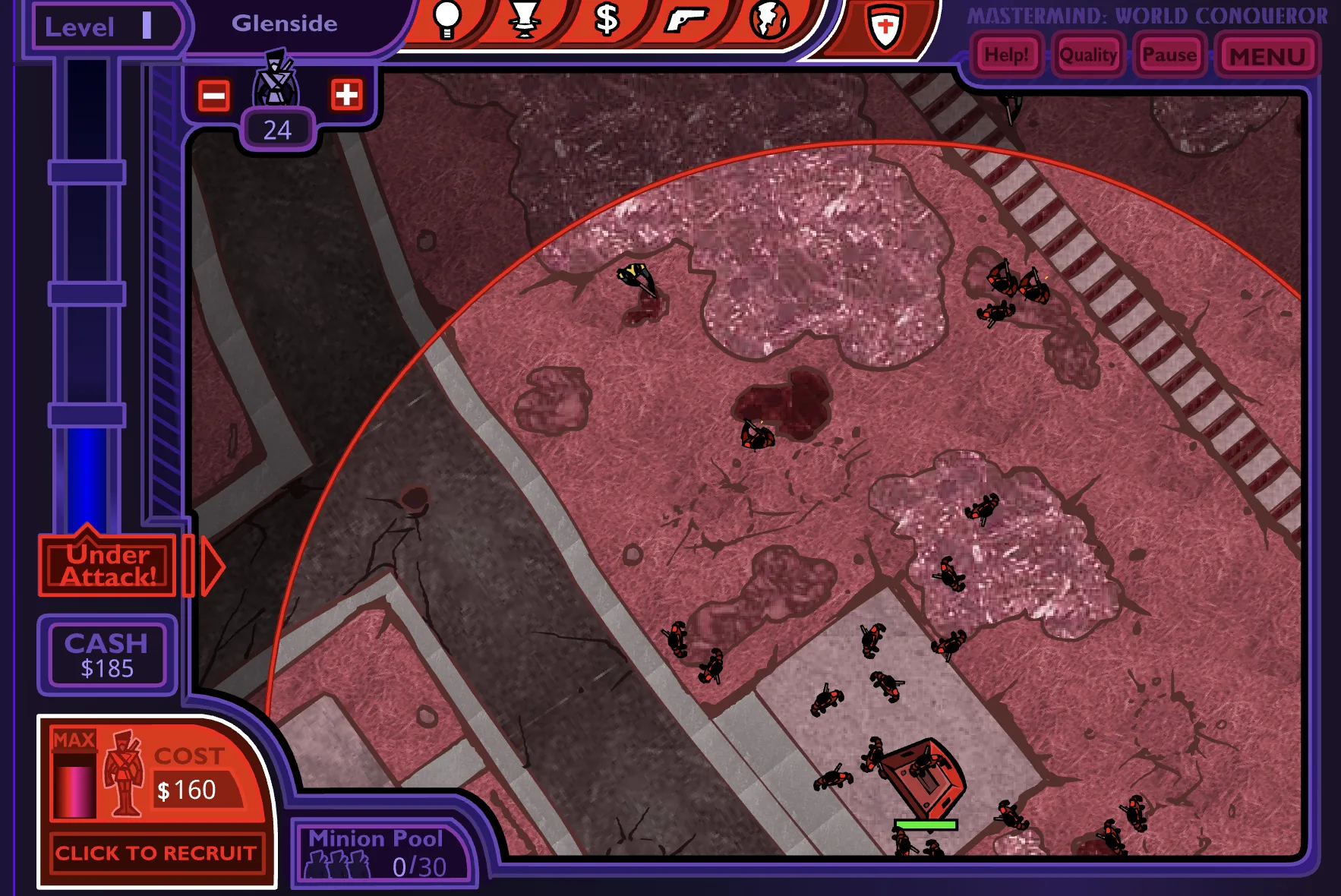This screenshot has width=1341, height=896.
Task: Select the red cross shield tab
Action: coord(885,27)
